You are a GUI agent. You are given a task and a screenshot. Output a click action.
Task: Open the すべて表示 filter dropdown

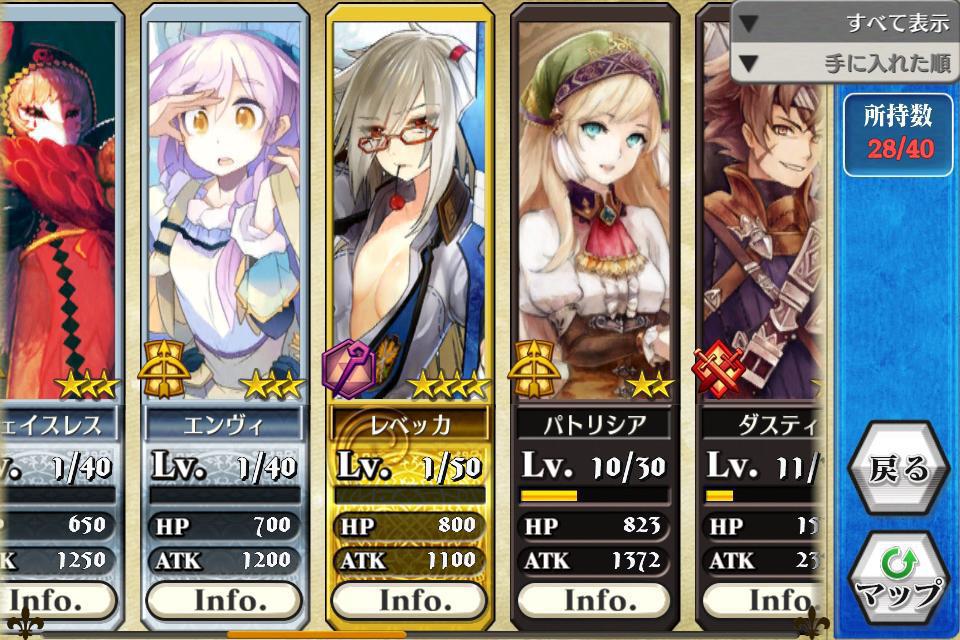point(845,23)
